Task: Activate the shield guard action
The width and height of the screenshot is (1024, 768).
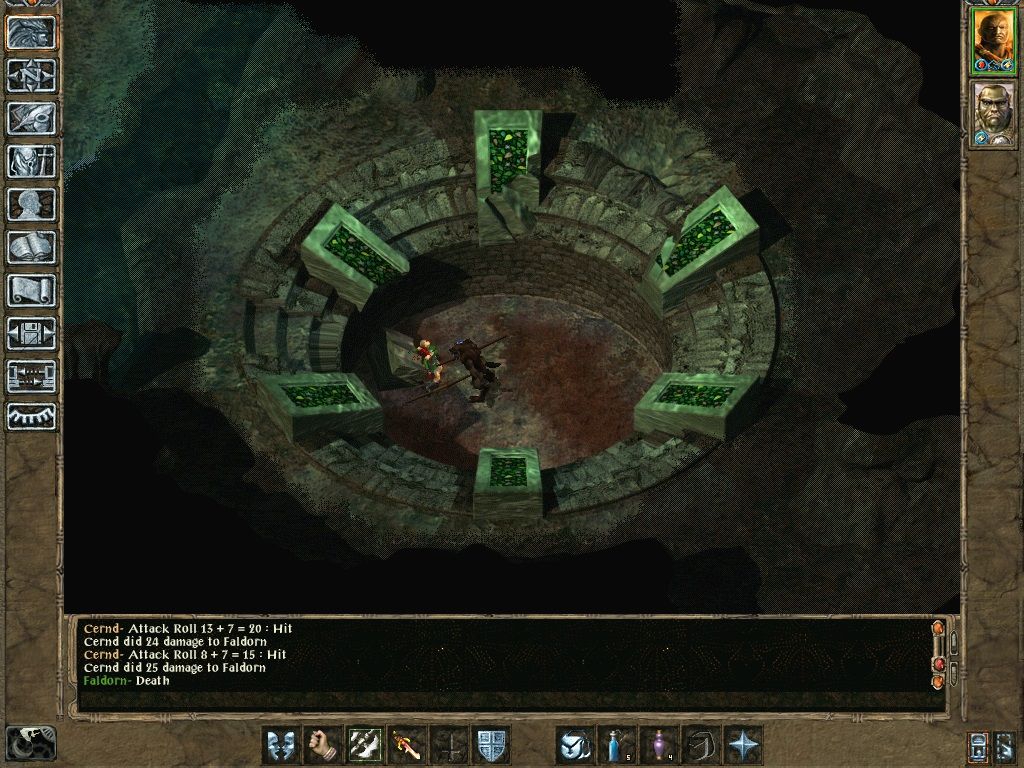Action: [x=491, y=745]
